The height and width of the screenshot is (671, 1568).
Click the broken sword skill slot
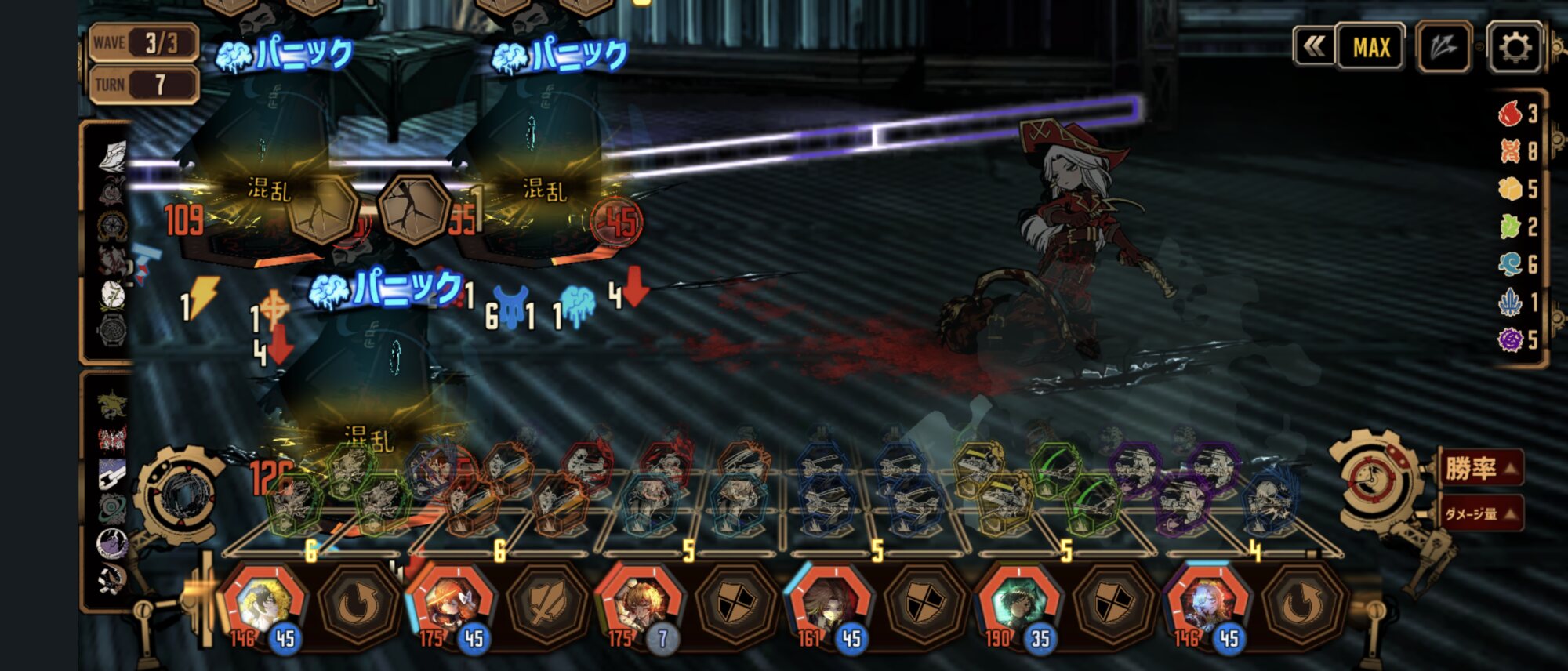(x=546, y=605)
